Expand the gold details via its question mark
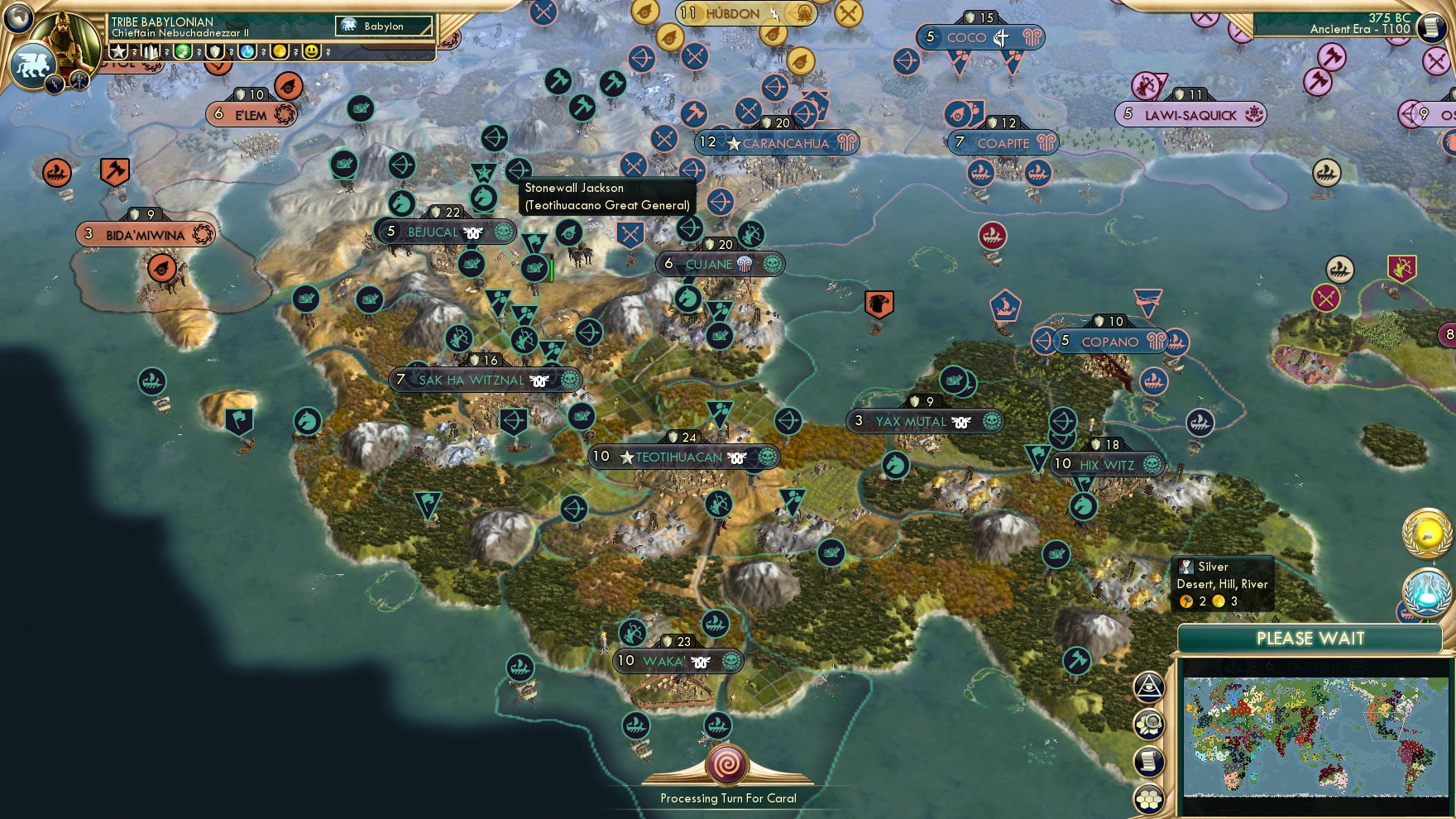Image resolution: width=1456 pixels, height=819 pixels. coord(295,51)
